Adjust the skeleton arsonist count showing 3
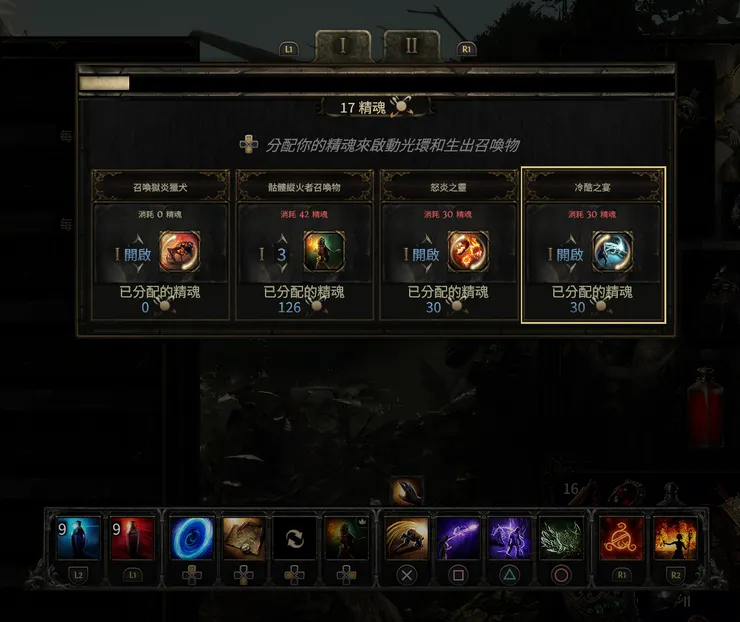 coord(281,254)
